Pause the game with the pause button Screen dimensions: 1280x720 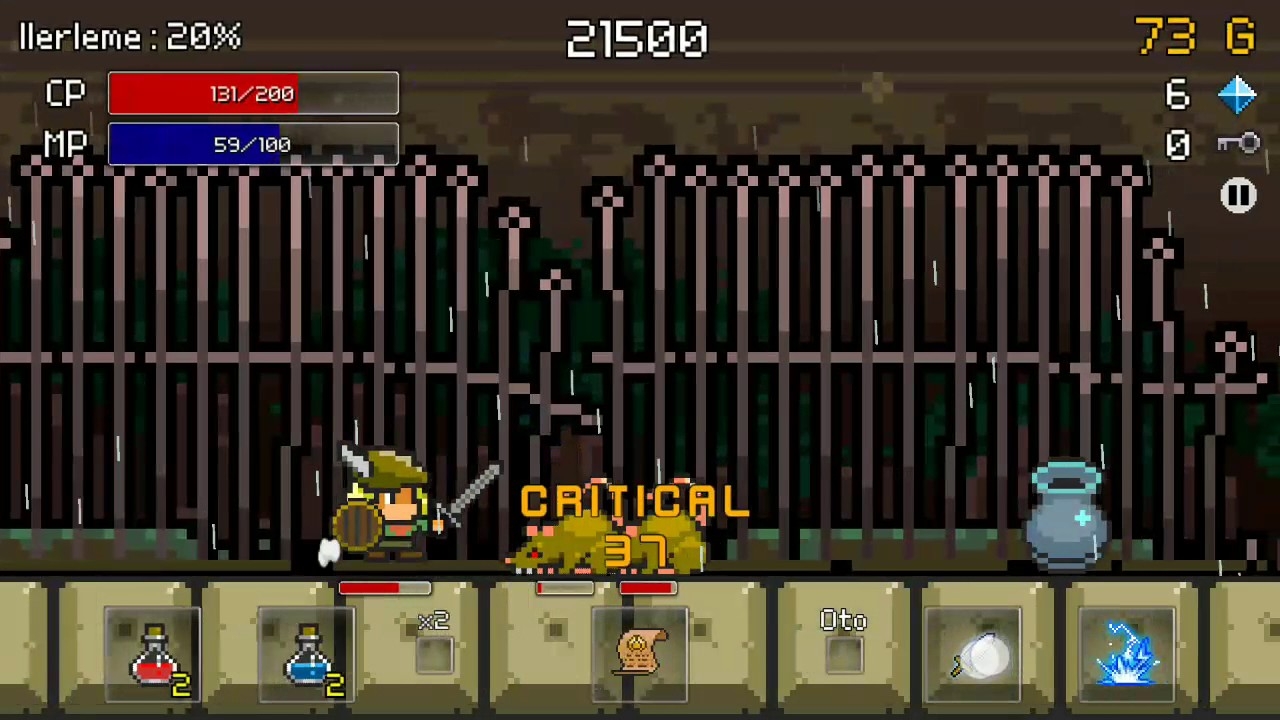click(1239, 196)
